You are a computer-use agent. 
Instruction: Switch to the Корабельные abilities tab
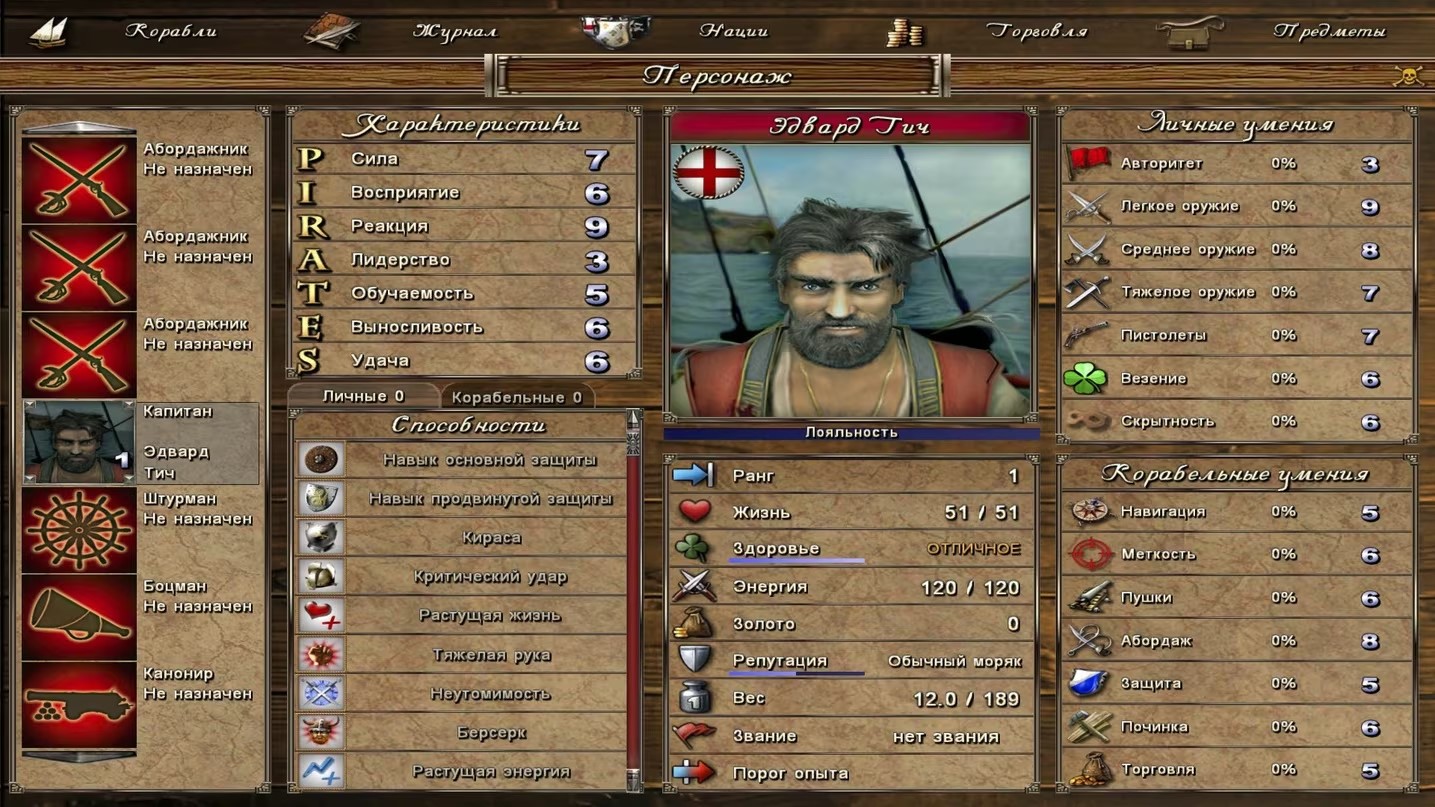tap(516, 397)
